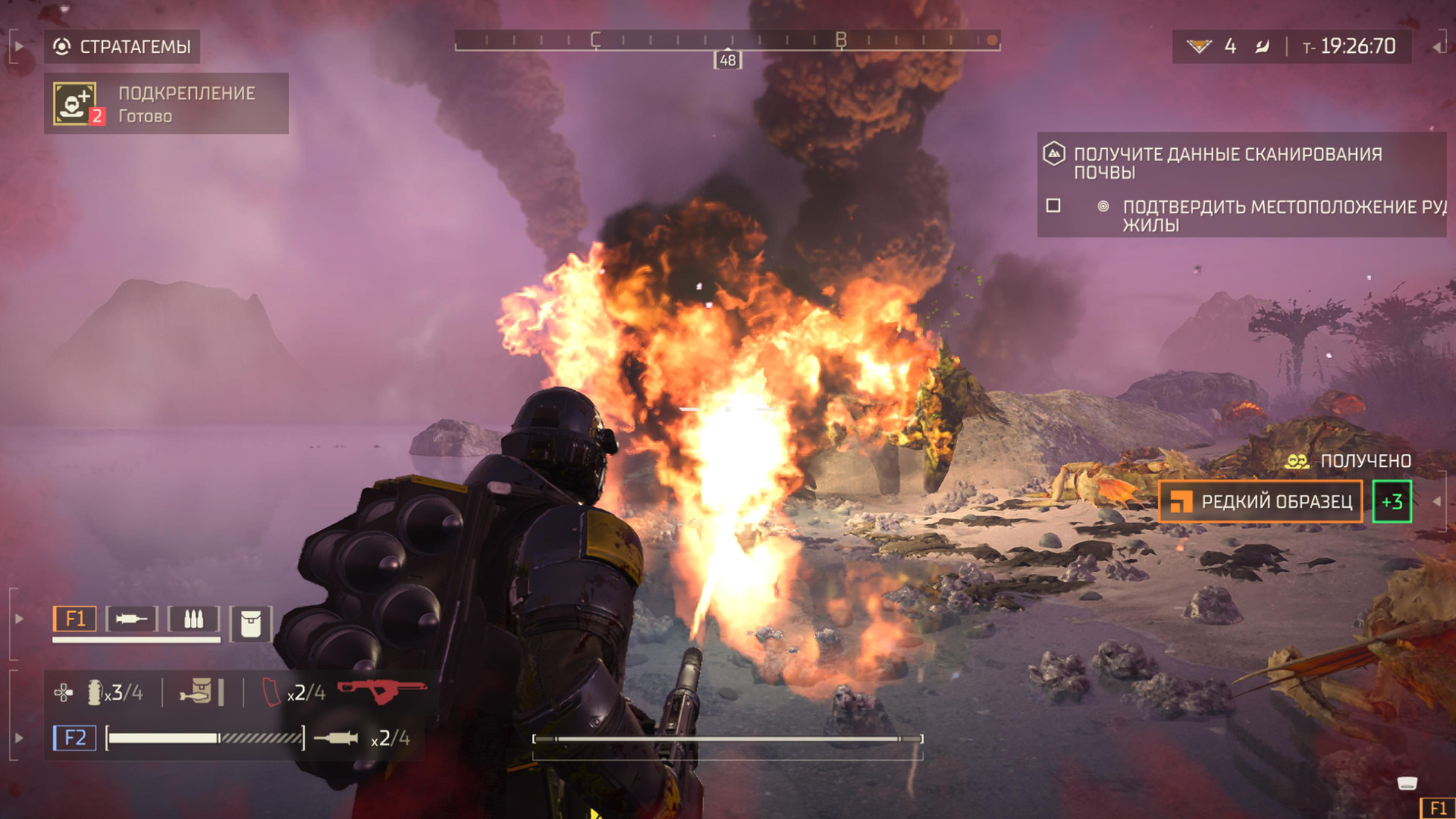
Task: Open the Стратагемы stratagem panel header
Action: click(x=122, y=47)
